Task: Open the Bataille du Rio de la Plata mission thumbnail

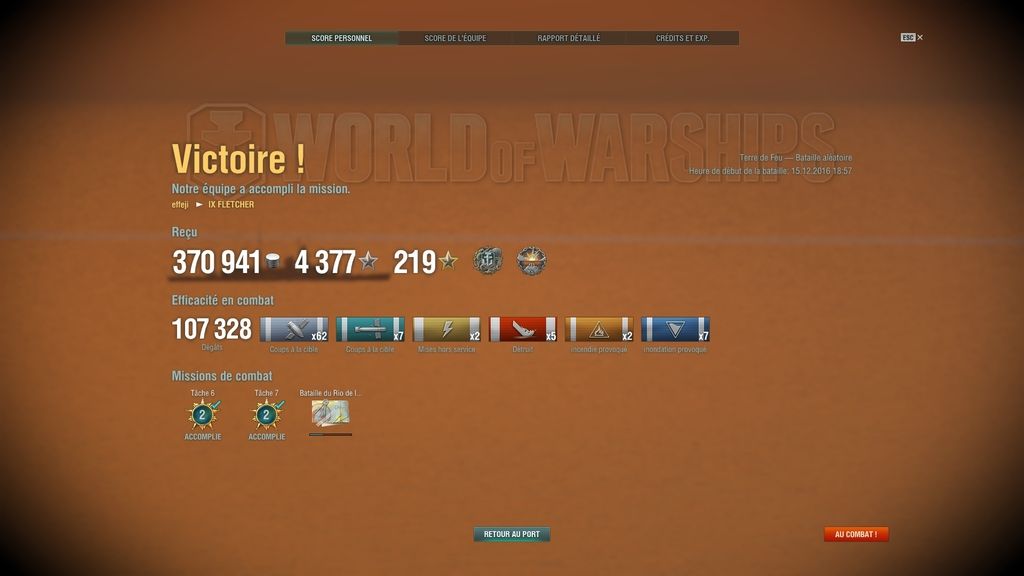Action: tap(330, 414)
